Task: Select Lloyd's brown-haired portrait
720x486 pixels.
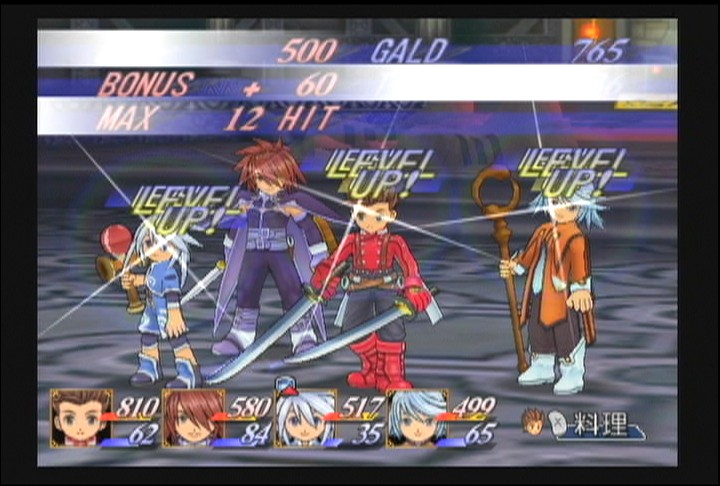Action: click(80, 417)
